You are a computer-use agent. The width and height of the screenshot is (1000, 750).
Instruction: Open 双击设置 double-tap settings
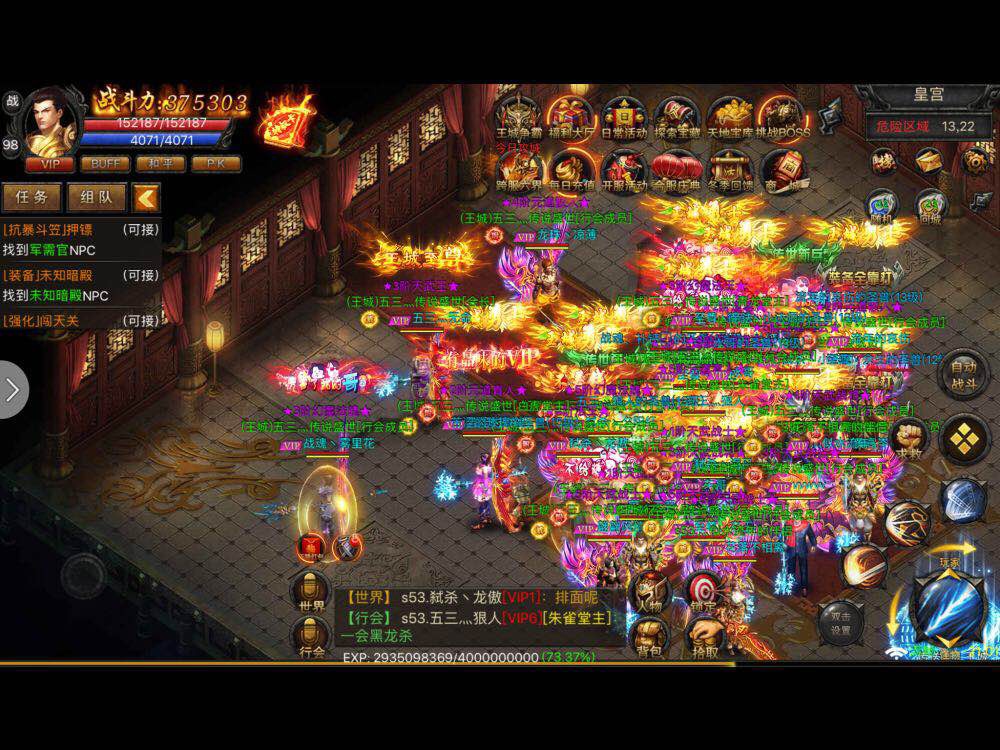840,623
